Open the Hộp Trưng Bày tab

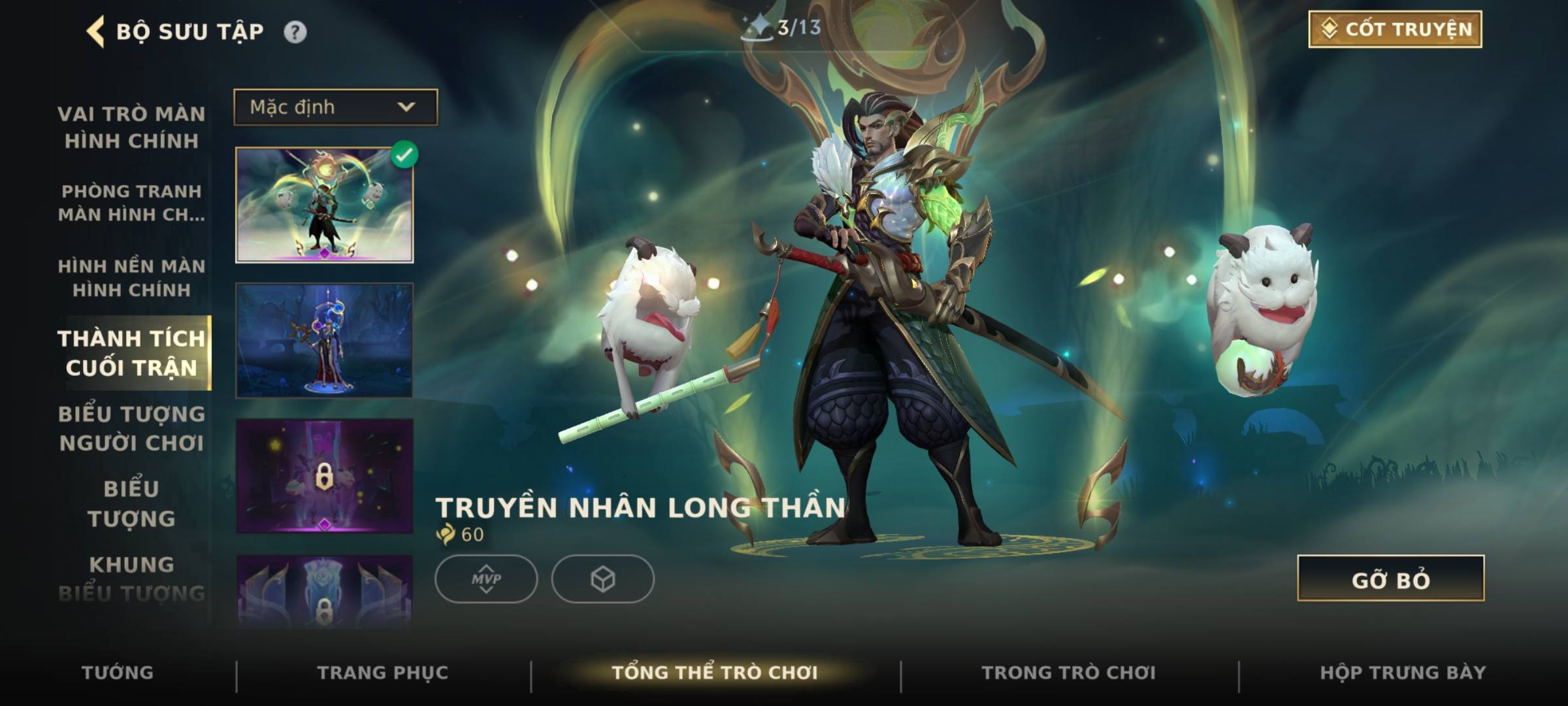pos(1403,673)
